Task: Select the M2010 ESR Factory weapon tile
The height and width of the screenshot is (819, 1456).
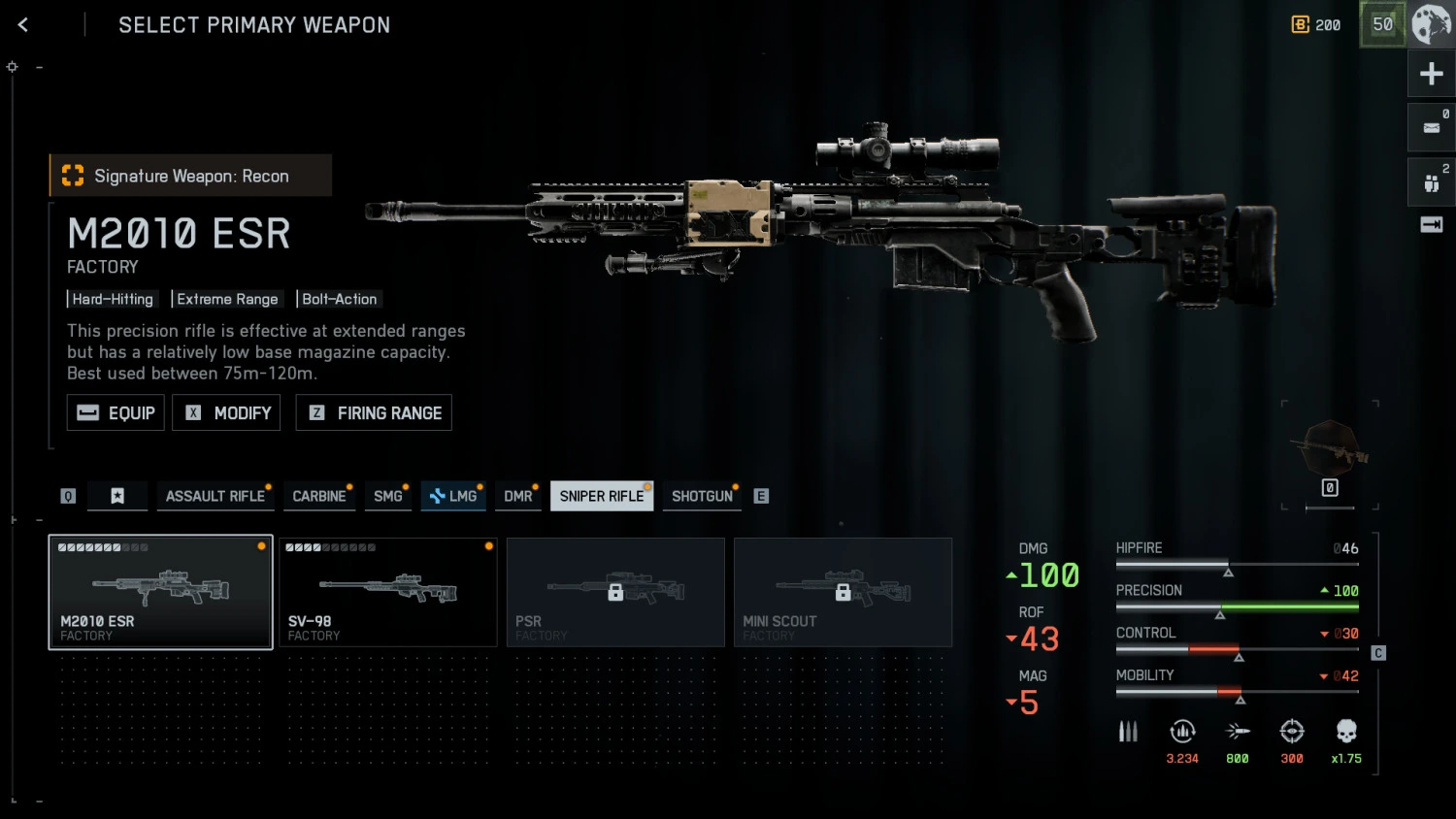Action: pyautogui.click(x=161, y=592)
